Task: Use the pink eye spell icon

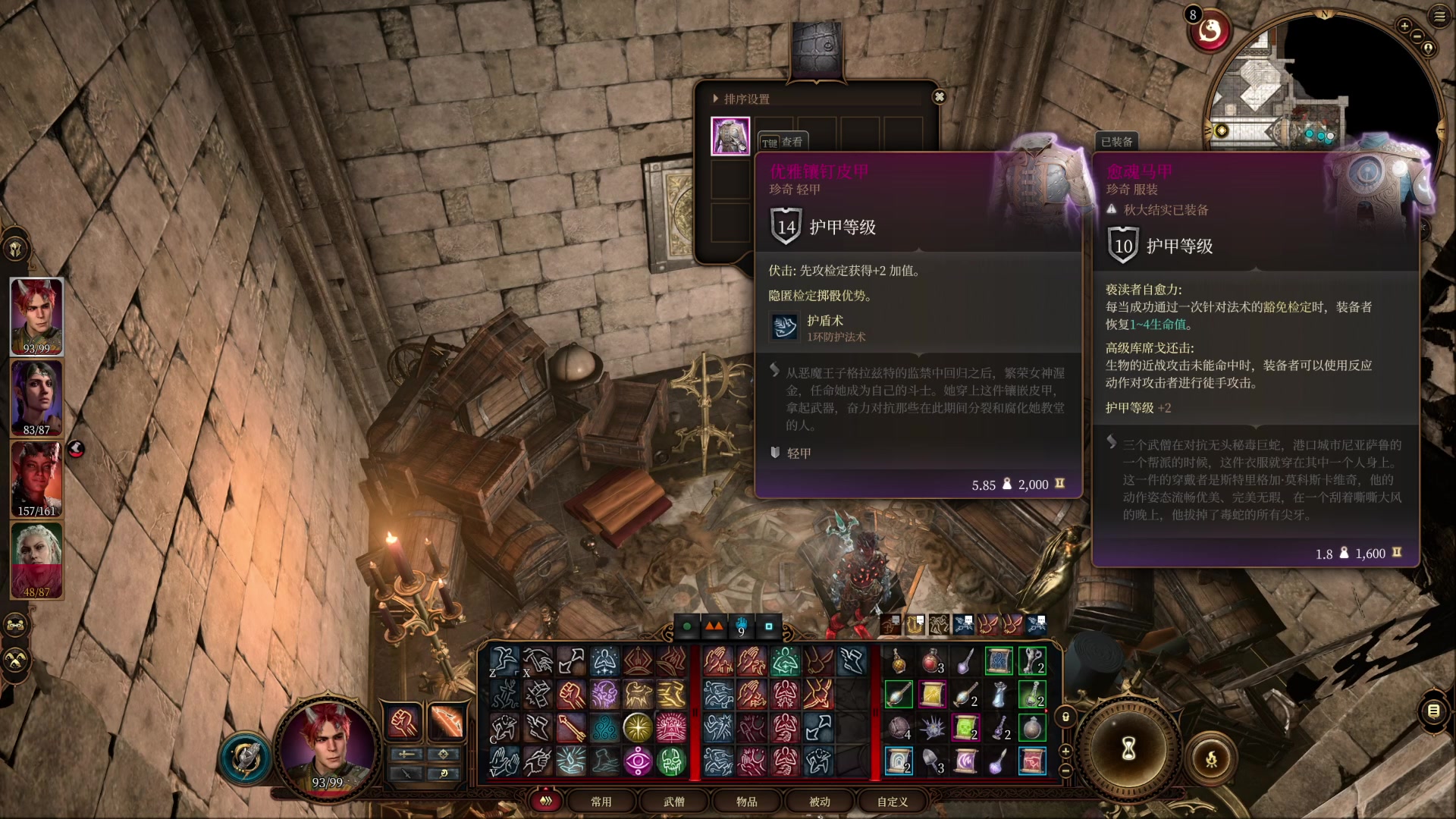Action: (x=638, y=761)
